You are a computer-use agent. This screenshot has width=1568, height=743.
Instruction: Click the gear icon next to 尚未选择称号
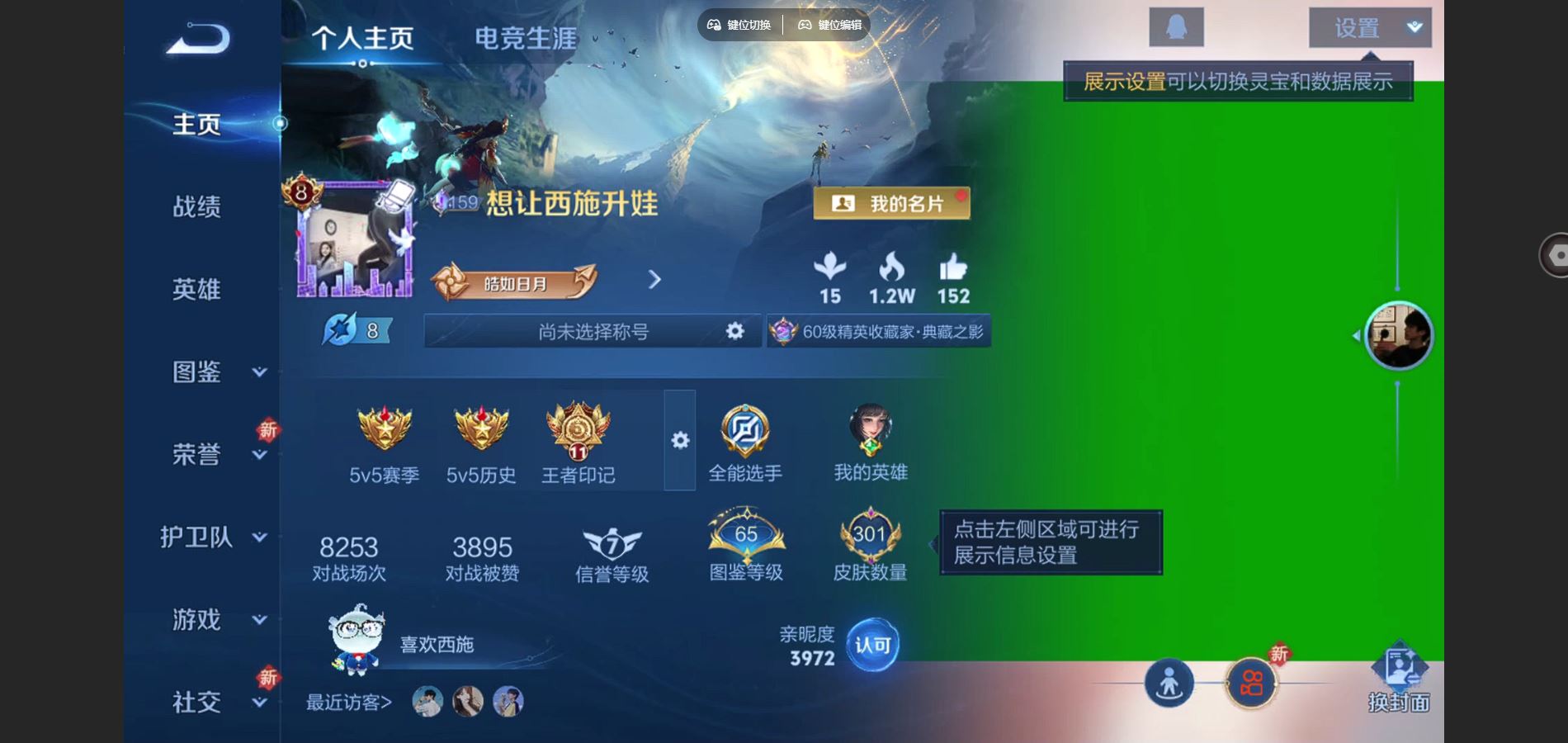[x=734, y=332]
